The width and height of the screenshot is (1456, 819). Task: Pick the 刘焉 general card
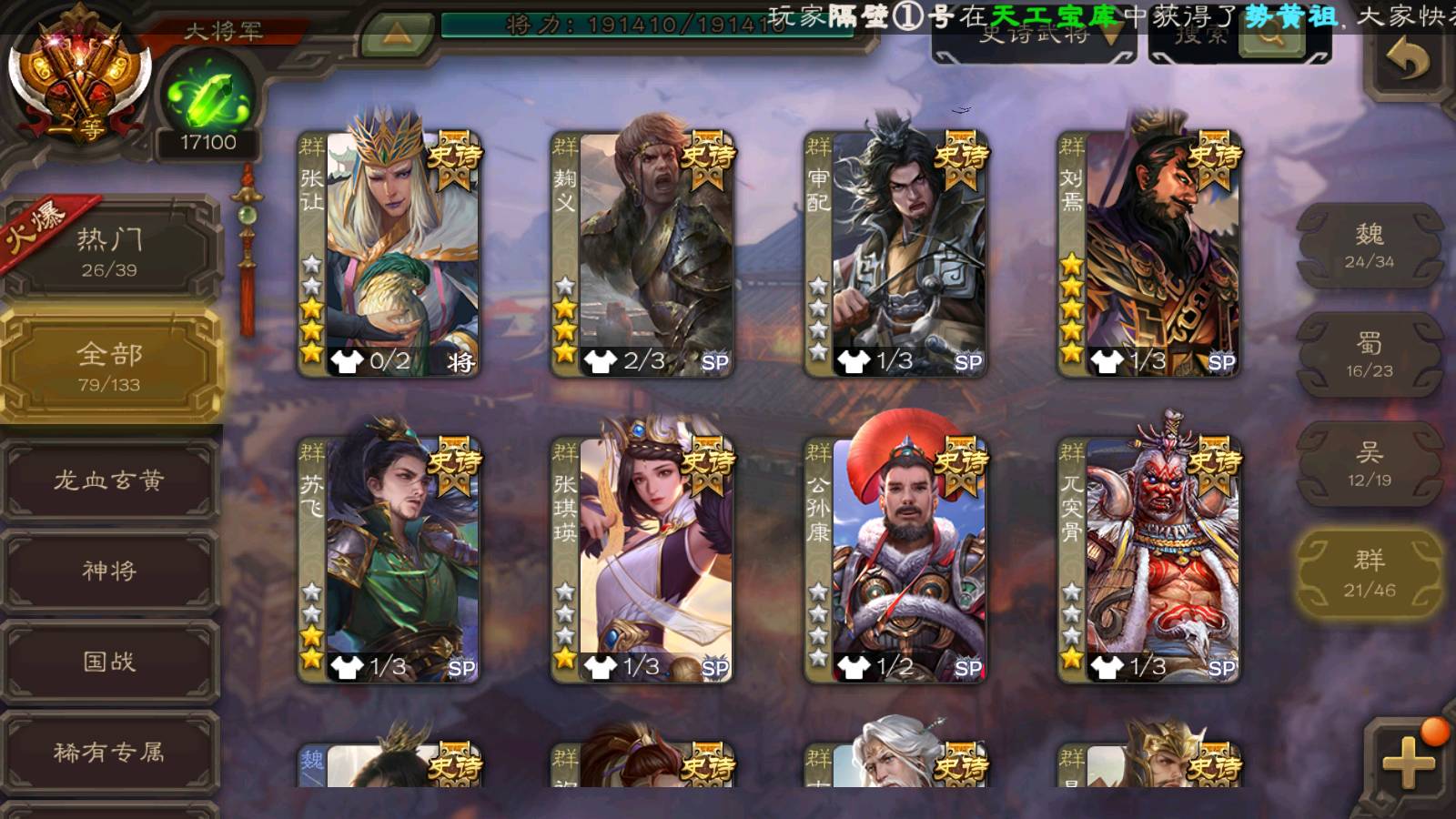coord(1148,253)
